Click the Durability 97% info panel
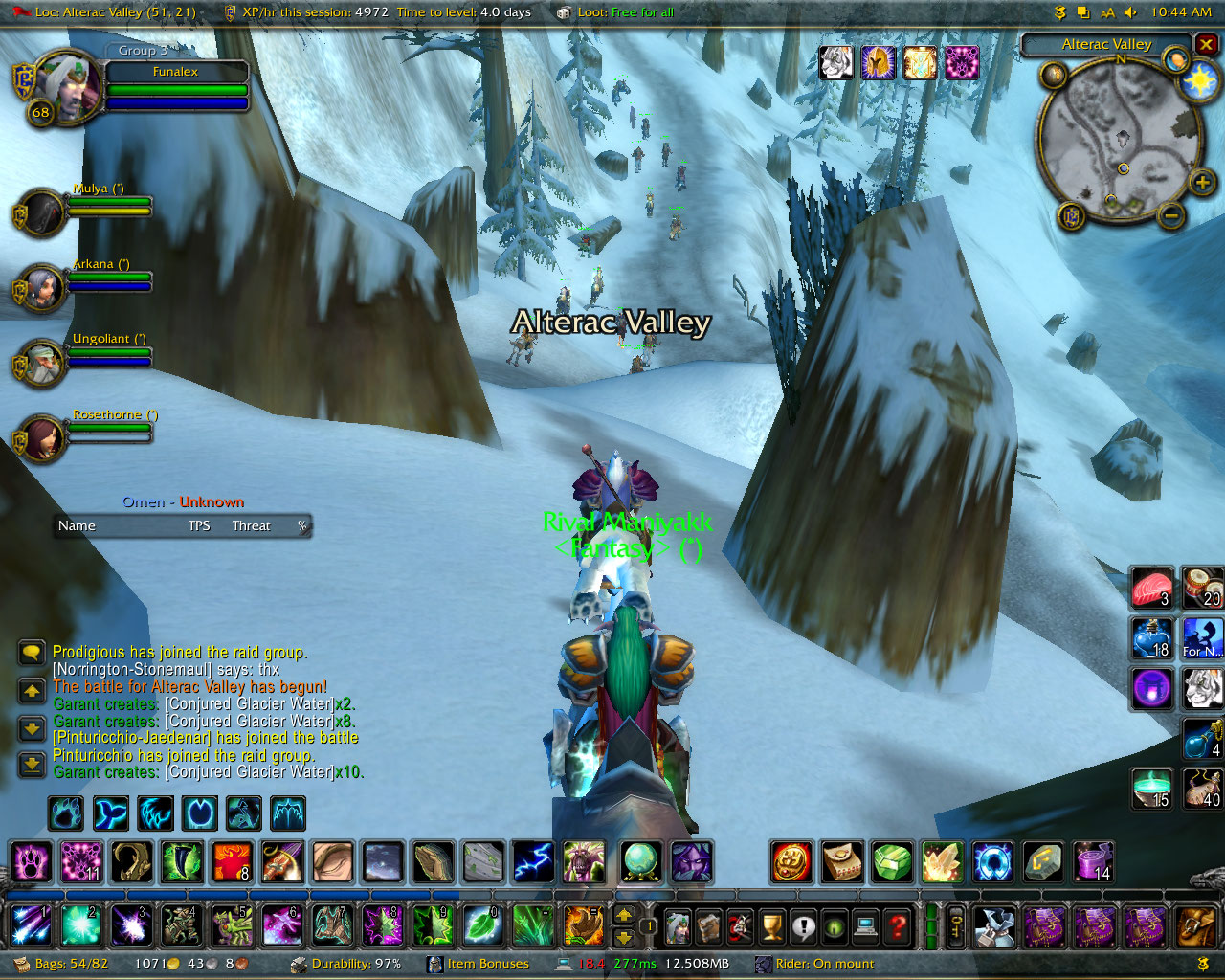The image size is (1225, 980). tap(354, 964)
